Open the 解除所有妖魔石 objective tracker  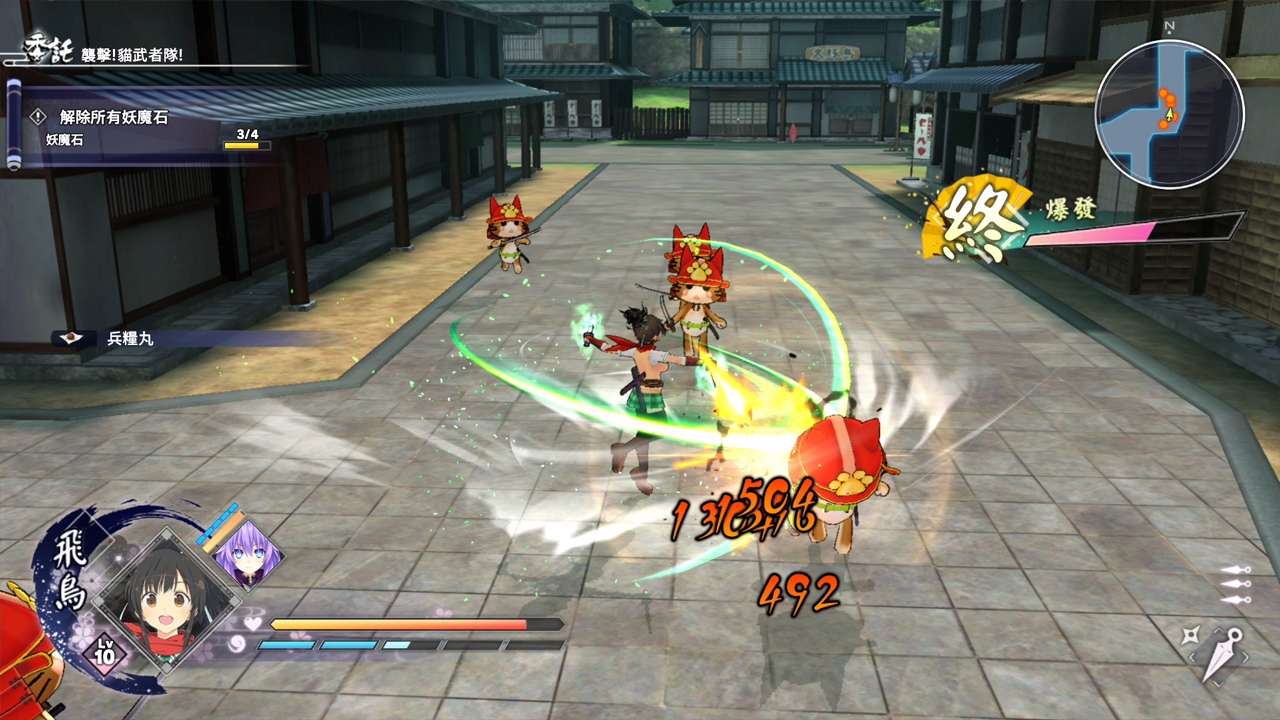[x=114, y=118]
